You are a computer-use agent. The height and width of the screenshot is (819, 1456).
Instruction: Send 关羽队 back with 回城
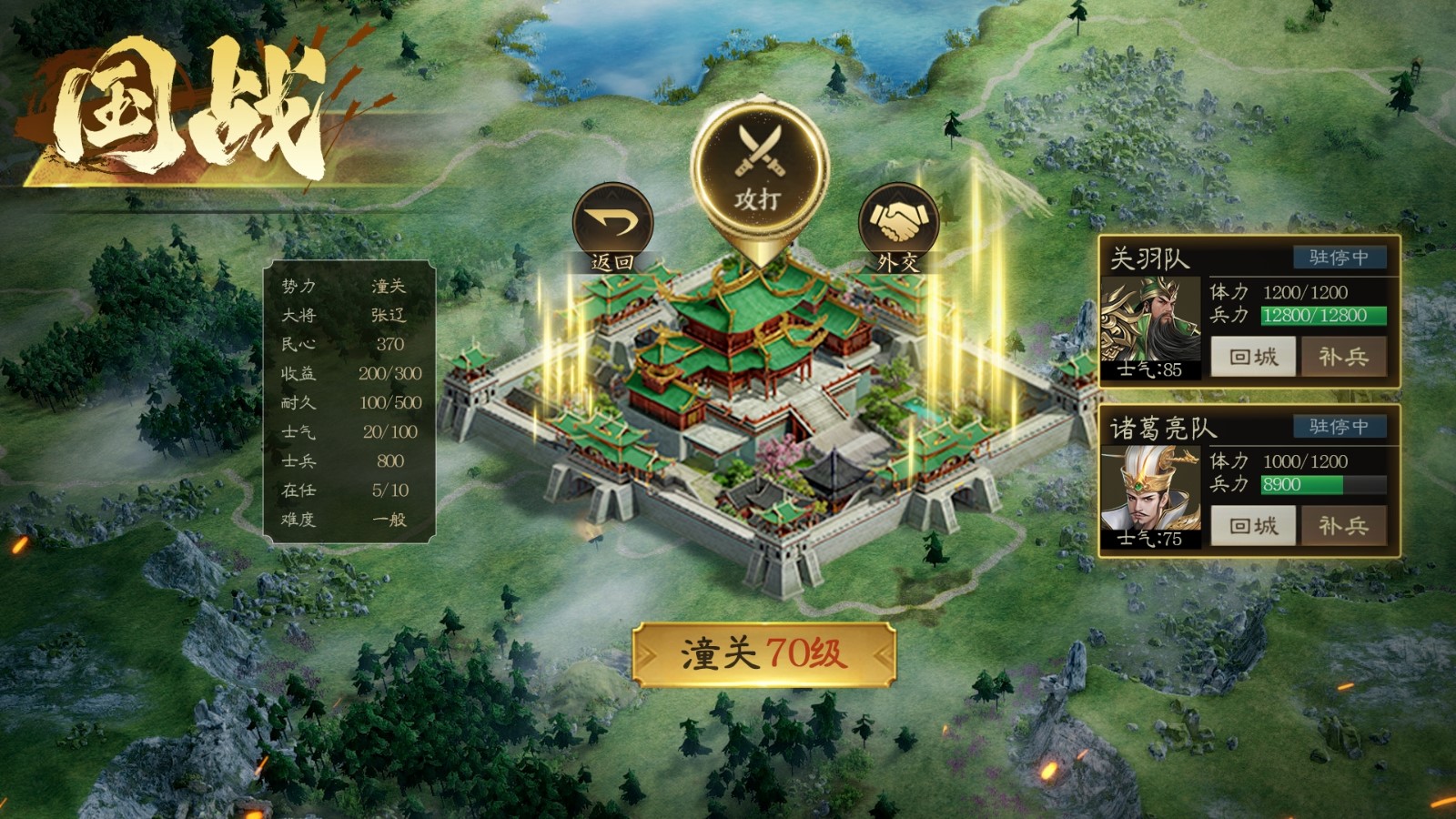(x=1253, y=357)
